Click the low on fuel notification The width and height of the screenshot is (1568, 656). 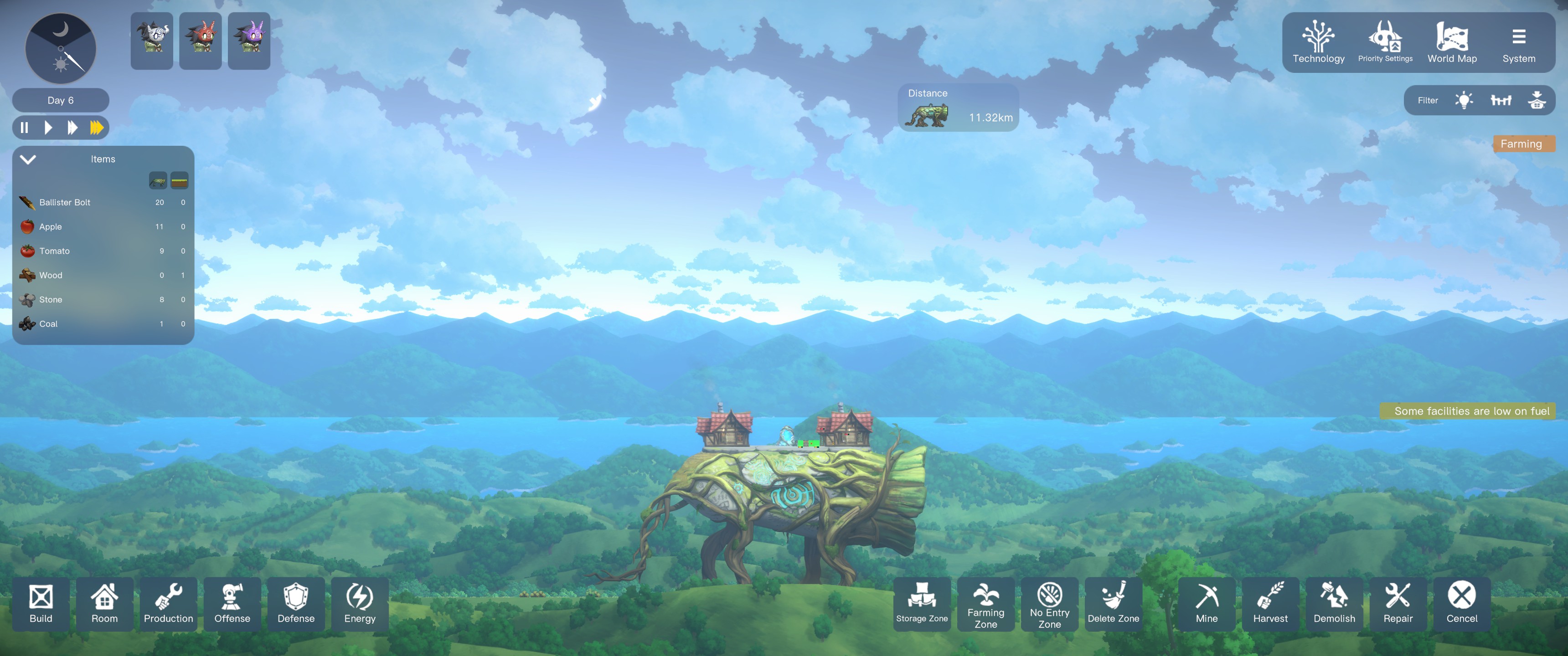(x=1470, y=411)
